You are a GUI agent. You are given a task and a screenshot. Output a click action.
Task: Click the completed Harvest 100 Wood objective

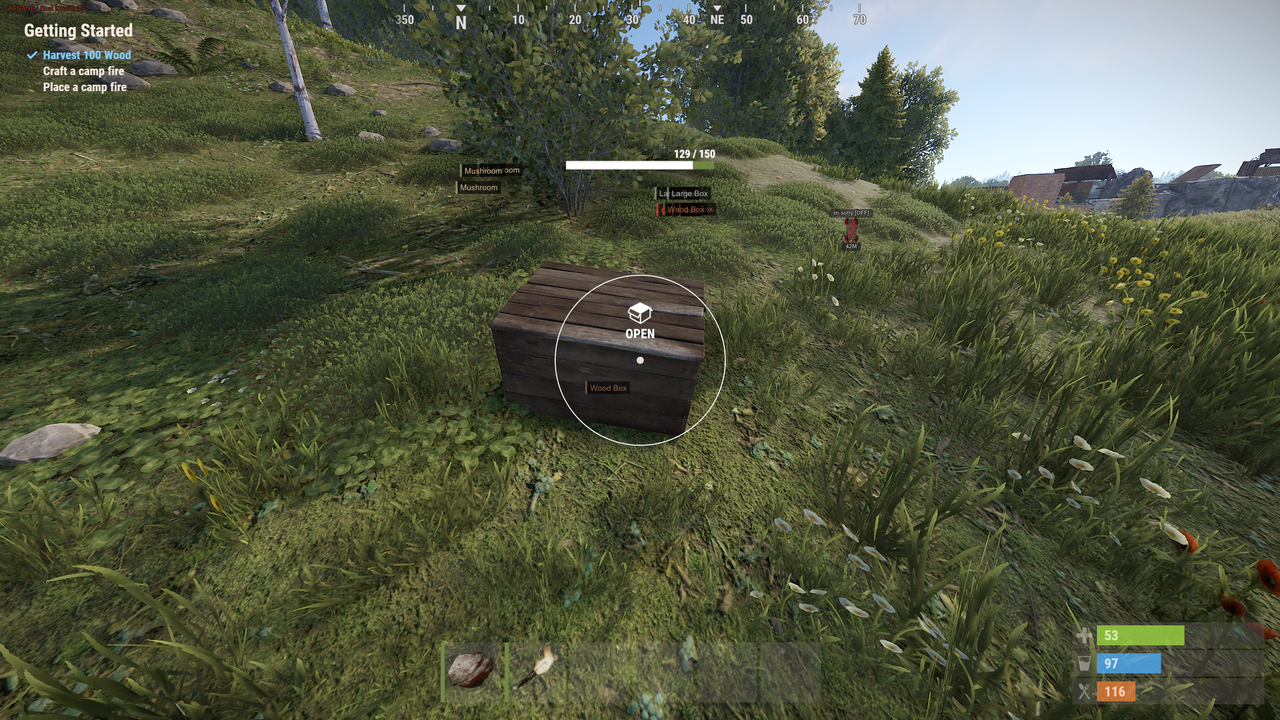tap(86, 56)
